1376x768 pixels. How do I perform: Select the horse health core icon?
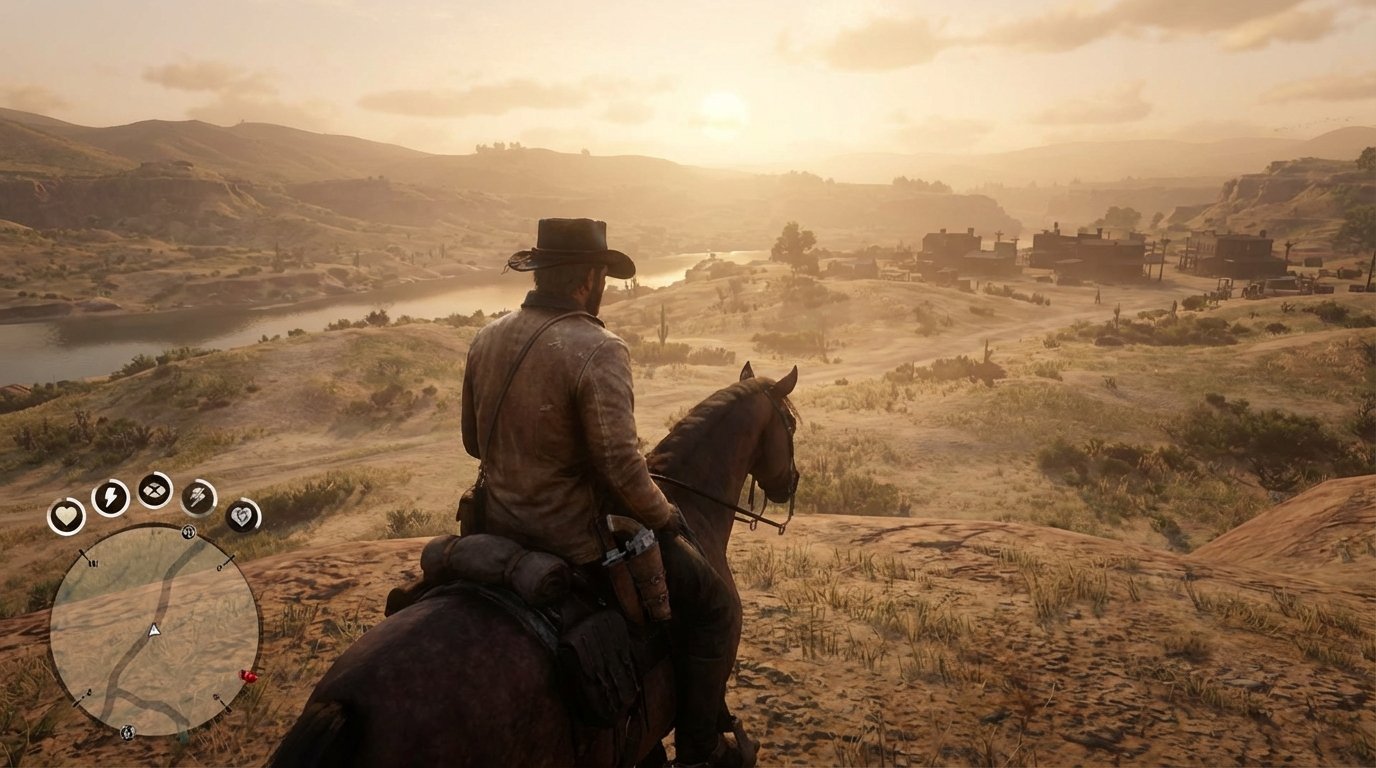point(198,497)
